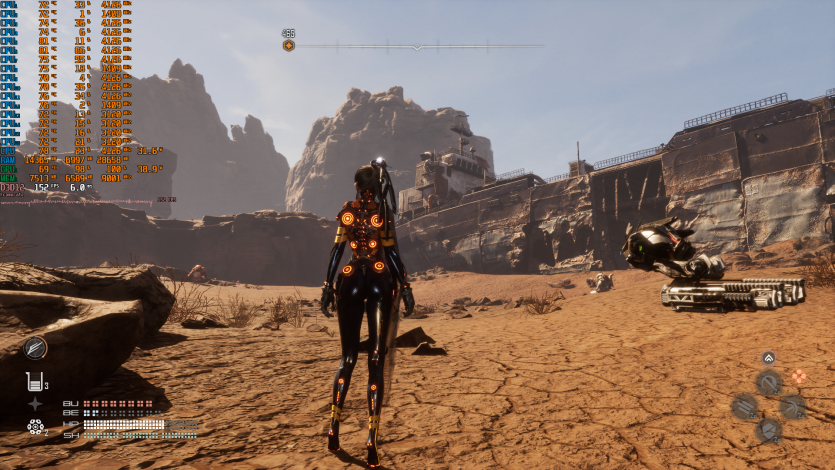The height and width of the screenshot is (470, 835).
Task: Select the orange four-dot cluster icon
Action: [798, 377]
